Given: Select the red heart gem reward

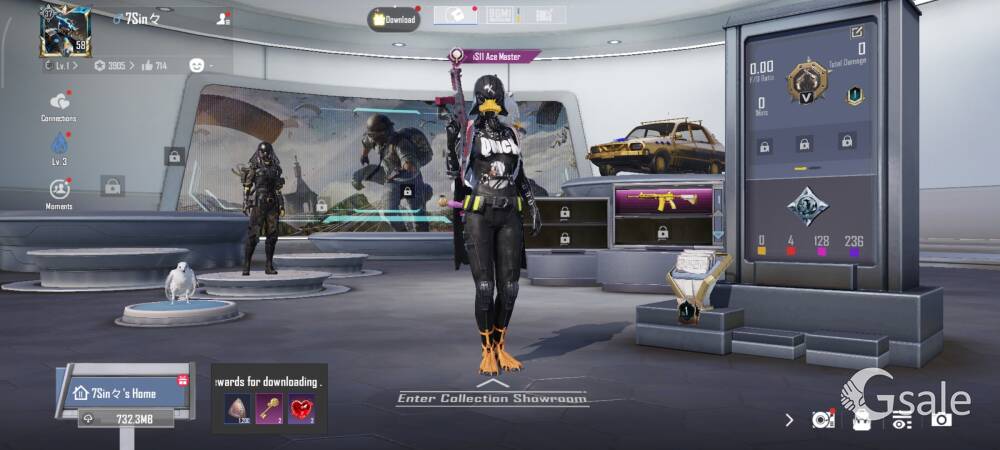Looking at the screenshot, I should point(302,408).
